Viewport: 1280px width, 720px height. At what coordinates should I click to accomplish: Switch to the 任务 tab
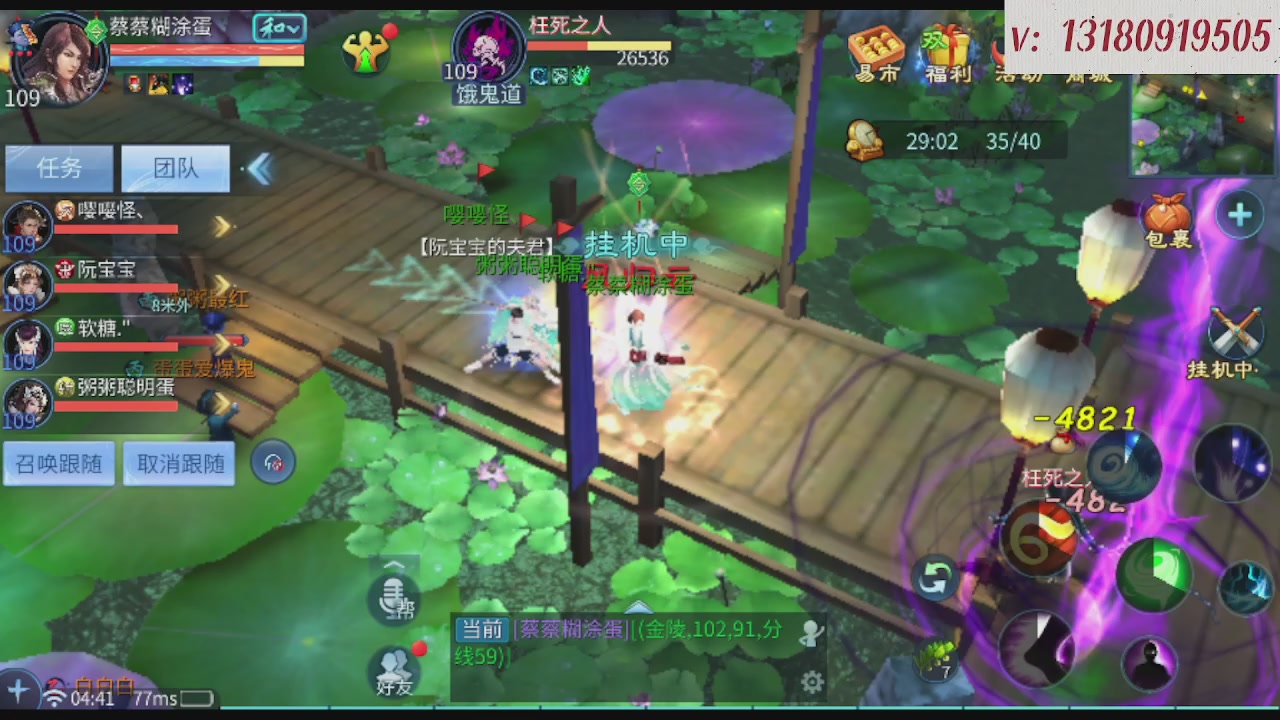pos(59,168)
